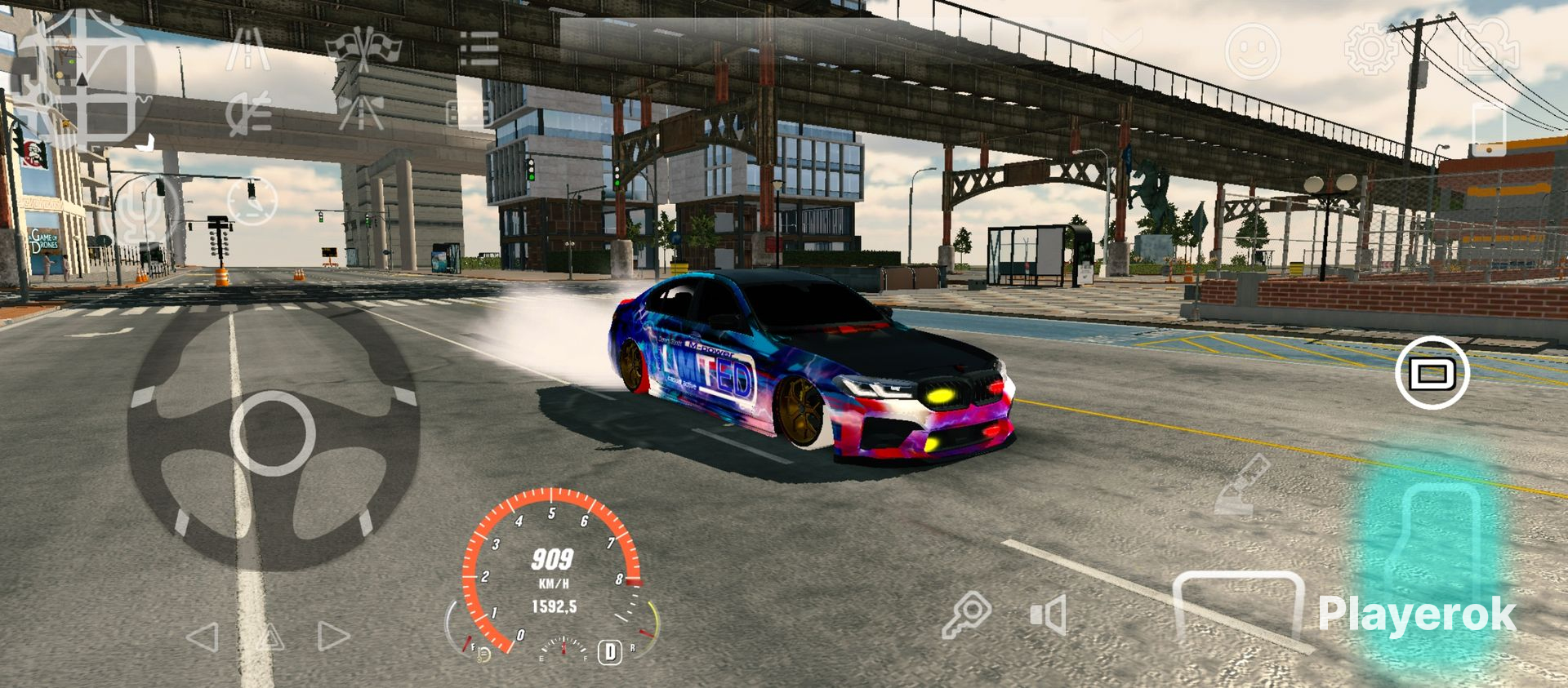The height and width of the screenshot is (688, 1568).
Task: Toggle the headlight beam icon
Action: (249, 113)
